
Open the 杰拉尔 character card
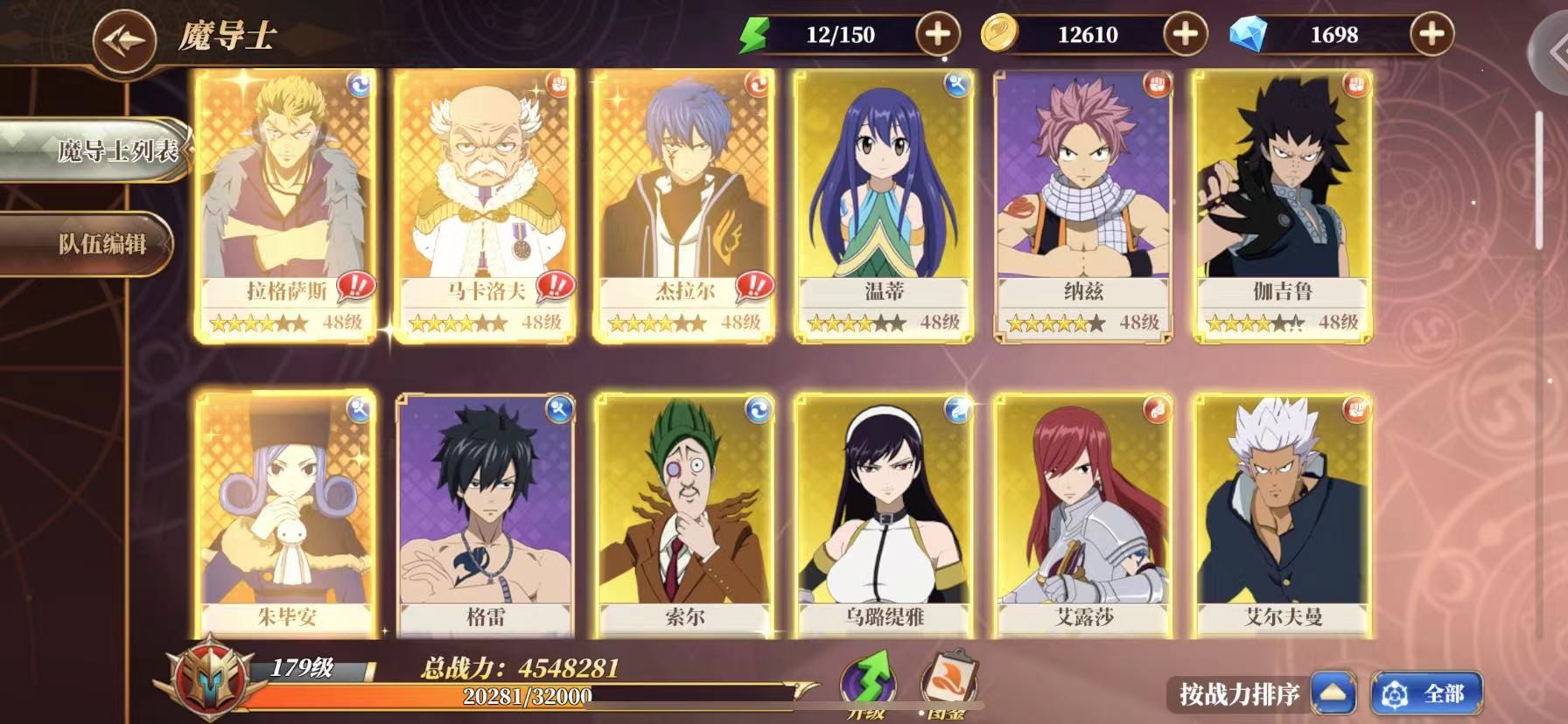click(x=684, y=205)
